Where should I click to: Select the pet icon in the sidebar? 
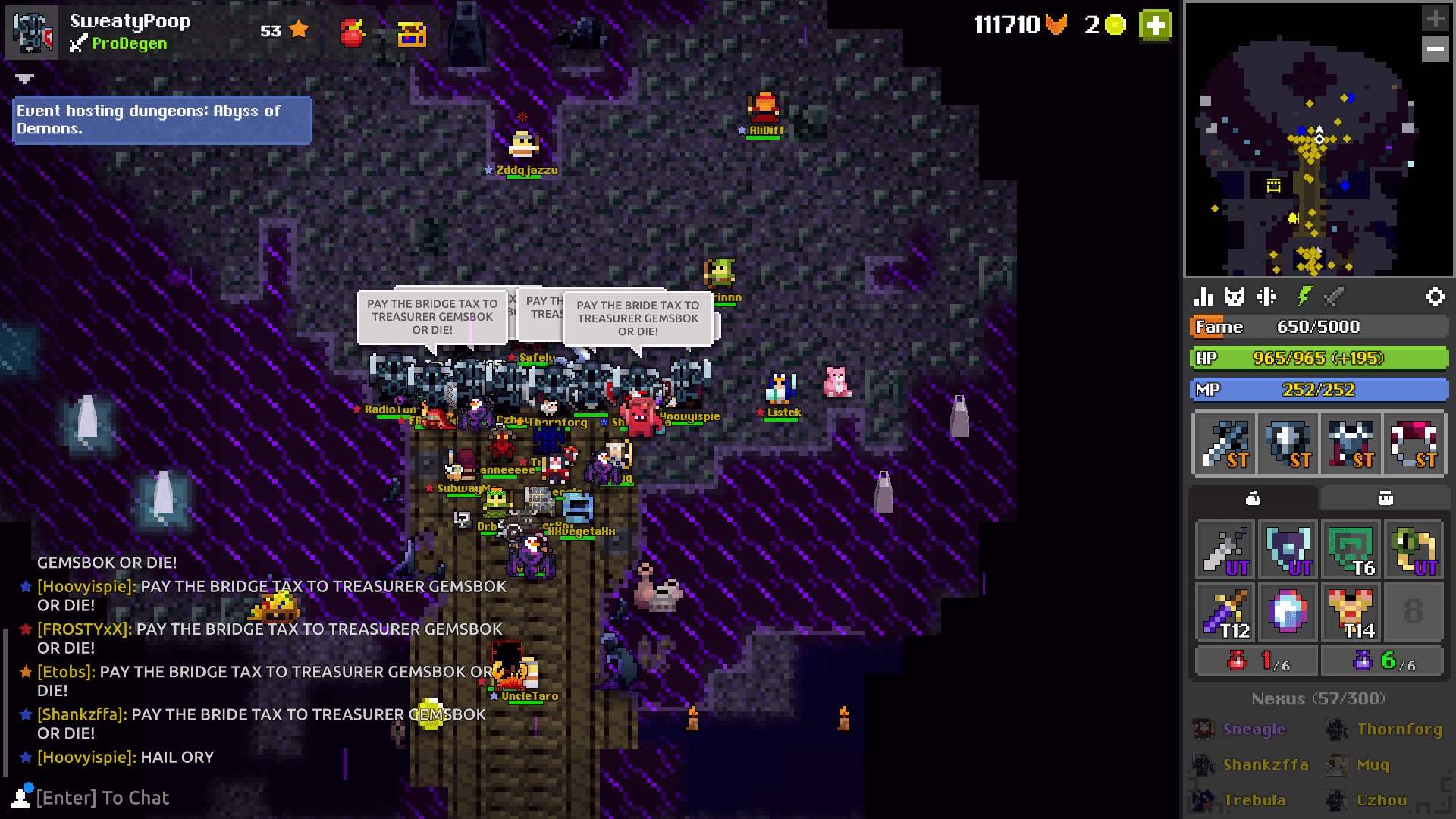click(1234, 297)
